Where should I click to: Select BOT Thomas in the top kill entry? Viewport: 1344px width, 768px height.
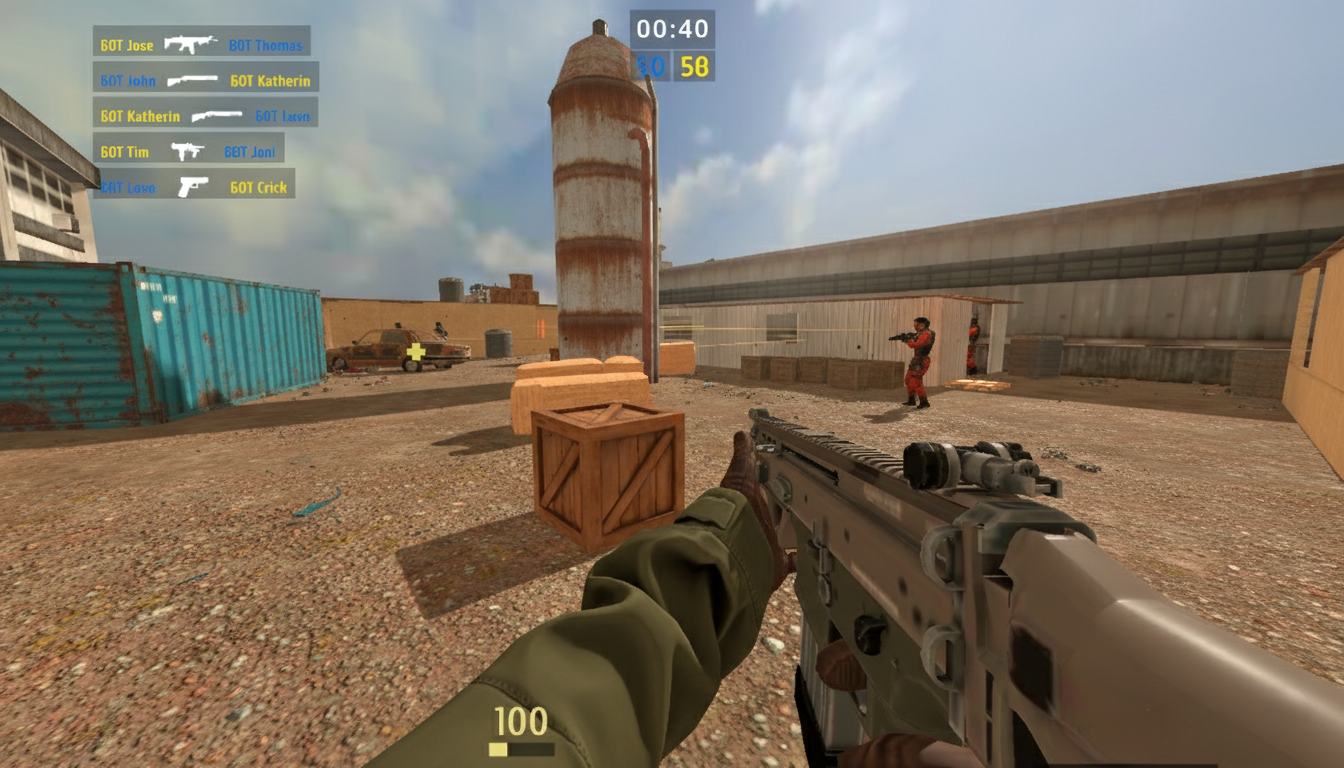[263, 44]
